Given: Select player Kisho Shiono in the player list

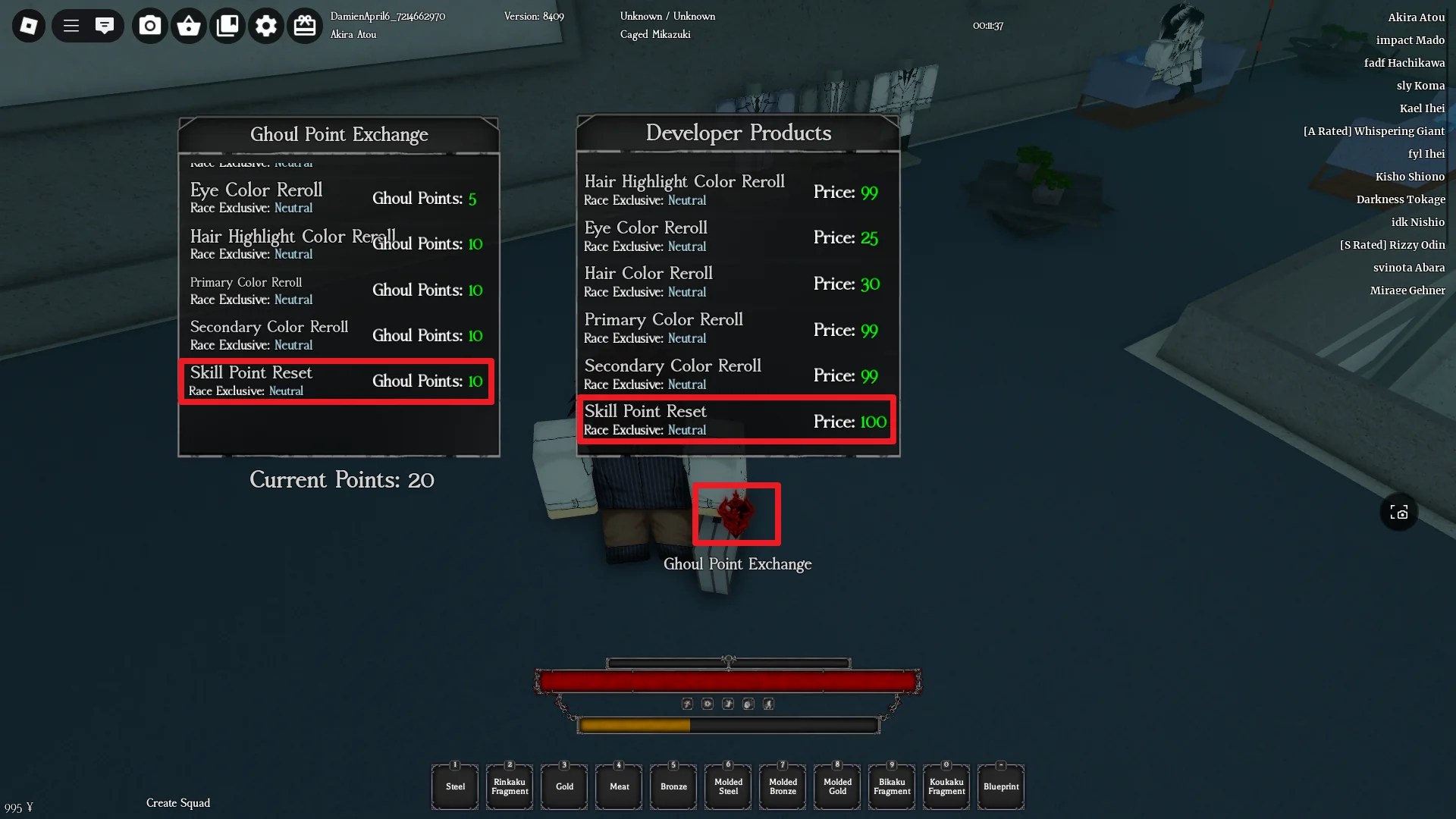Looking at the screenshot, I should [1410, 176].
